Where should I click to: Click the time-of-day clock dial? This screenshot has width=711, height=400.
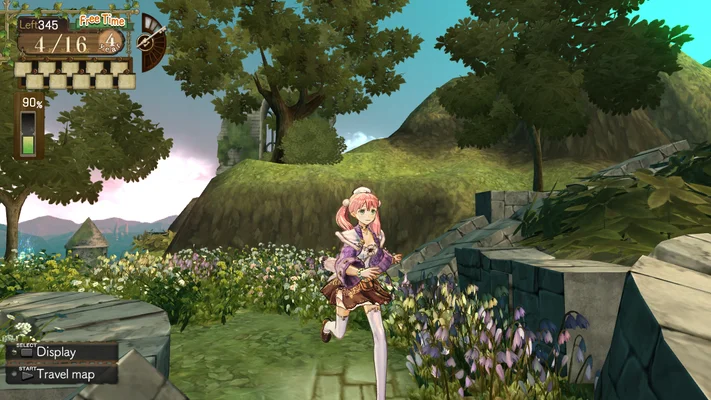tap(153, 41)
